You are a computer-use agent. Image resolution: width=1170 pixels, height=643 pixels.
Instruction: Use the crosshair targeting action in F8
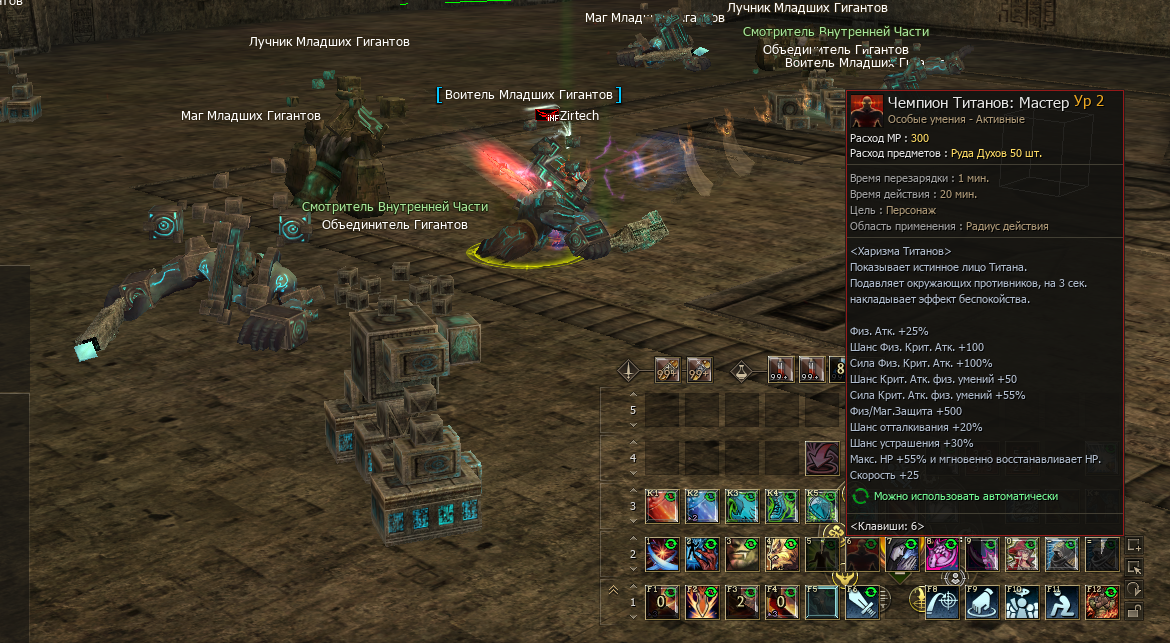click(943, 601)
